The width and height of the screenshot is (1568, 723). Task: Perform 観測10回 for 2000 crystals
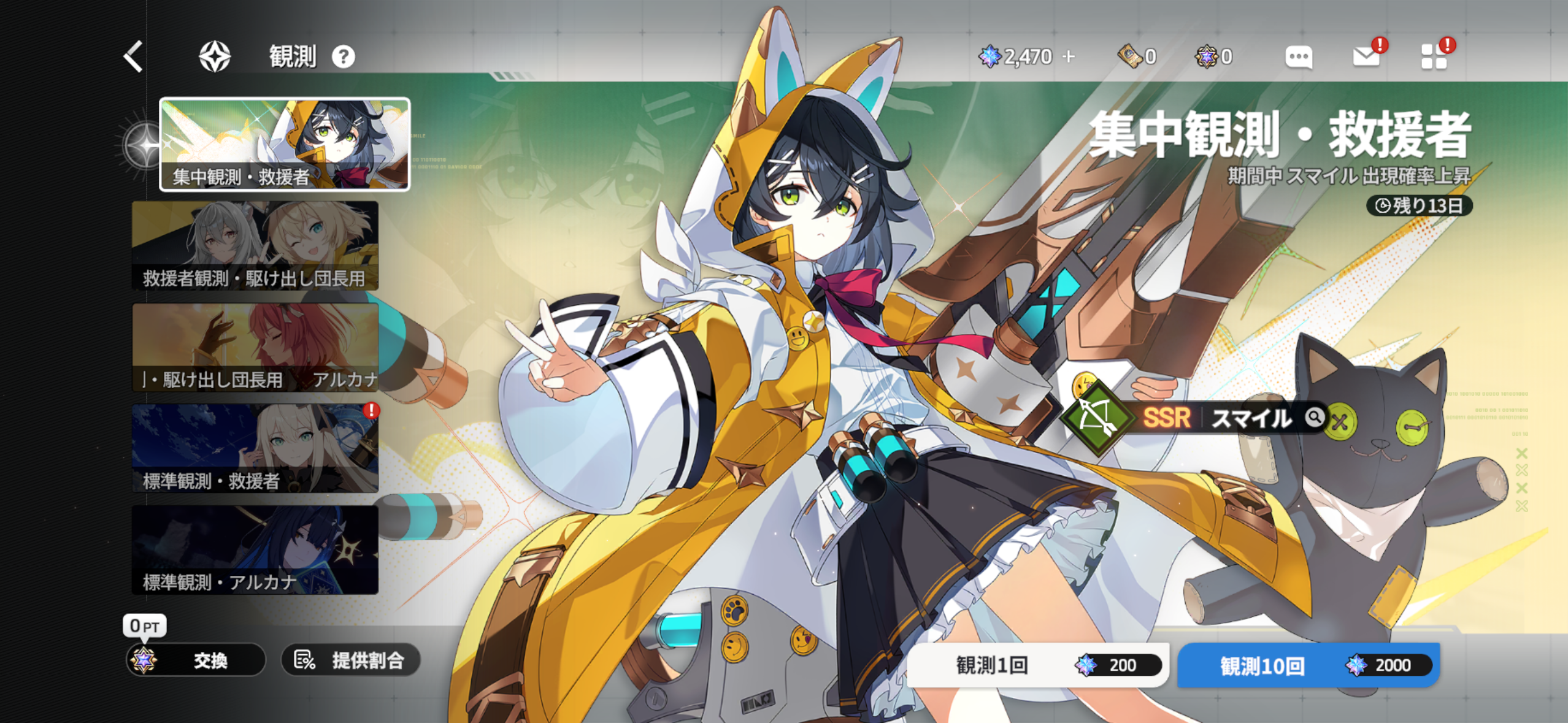click(x=1309, y=665)
